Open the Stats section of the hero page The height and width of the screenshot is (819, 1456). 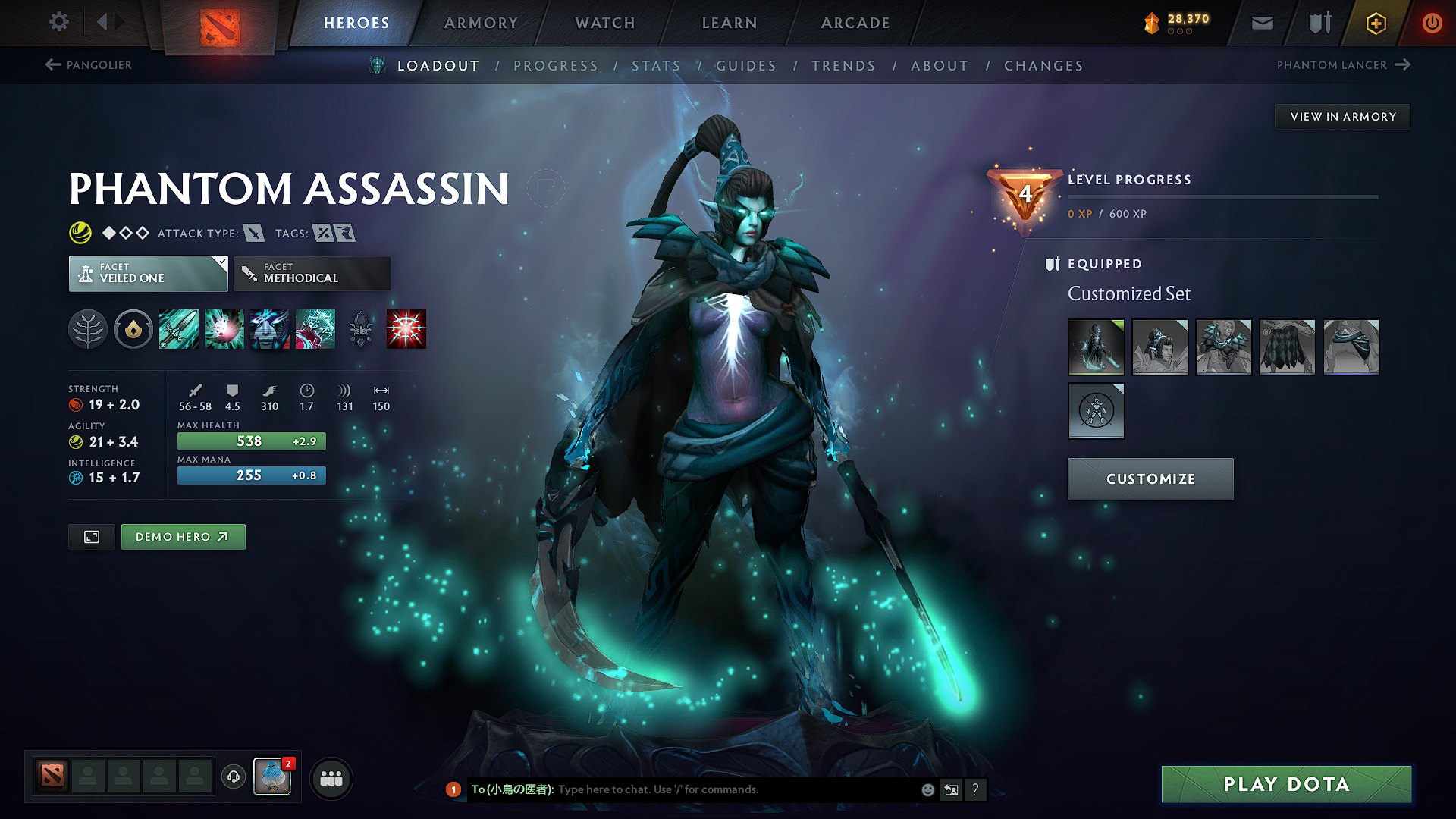pyautogui.click(x=657, y=65)
